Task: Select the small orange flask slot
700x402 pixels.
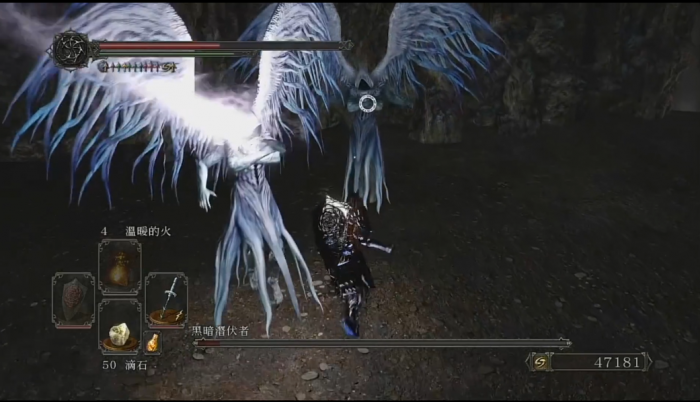Action: click(x=153, y=343)
